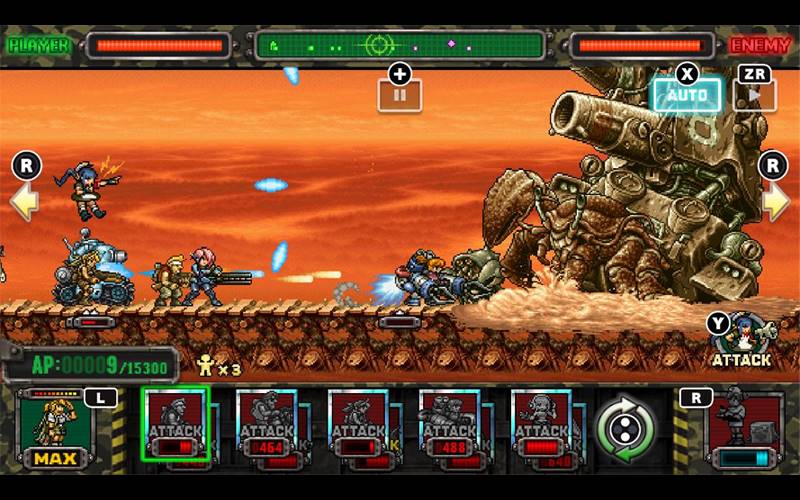This screenshot has width=800, height=500.
Task: Pause the battle
Action: point(399,95)
